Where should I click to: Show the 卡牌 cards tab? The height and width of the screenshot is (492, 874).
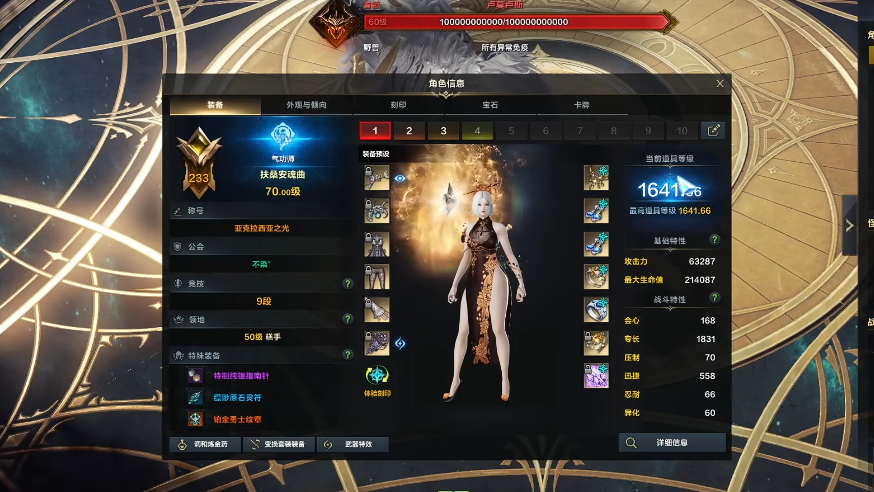(581, 104)
